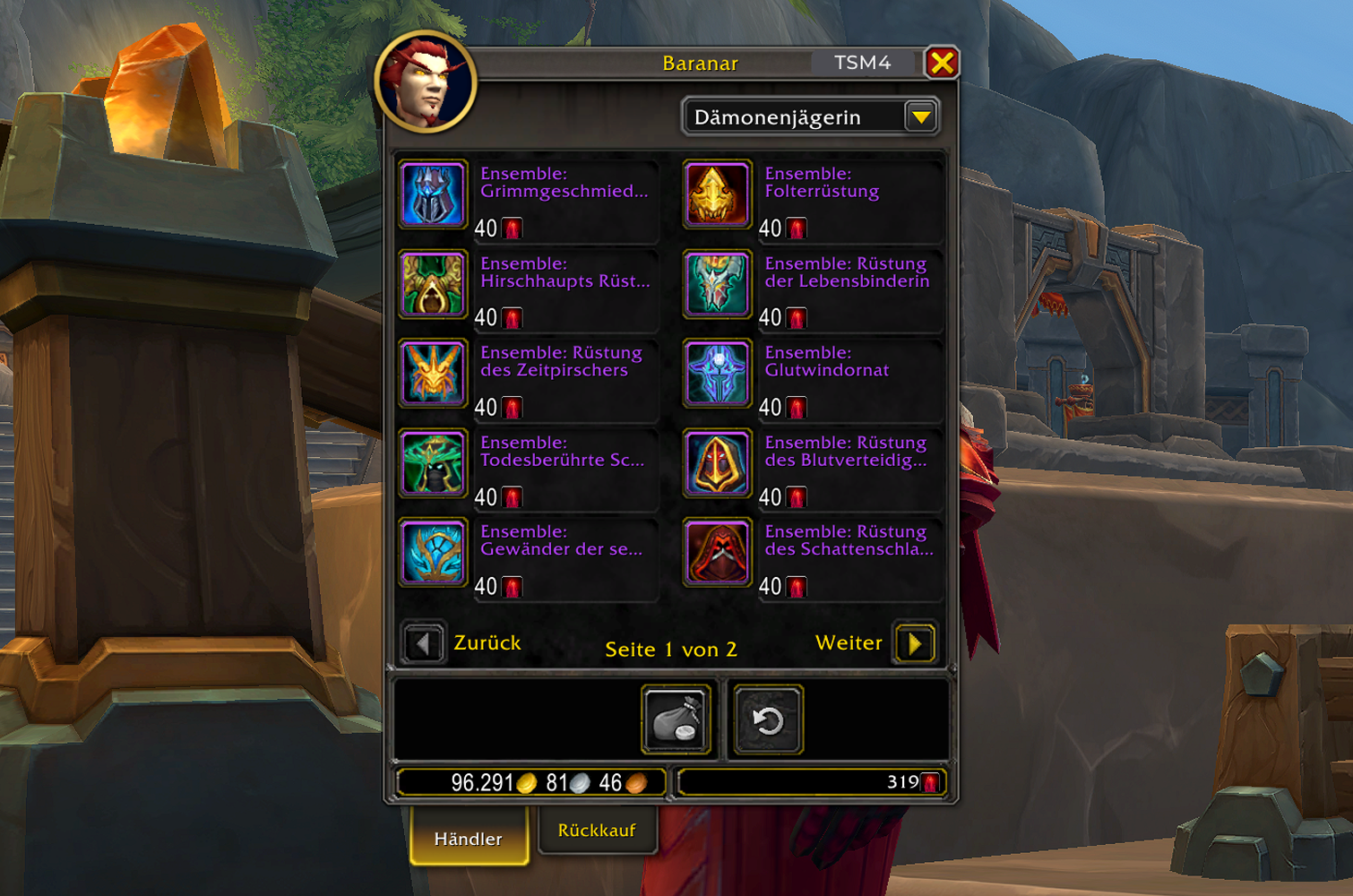Click the Zurück previous page arrow
This screenshot has width=1353, height=896.
pyautogui.click(x=423, y=643)
